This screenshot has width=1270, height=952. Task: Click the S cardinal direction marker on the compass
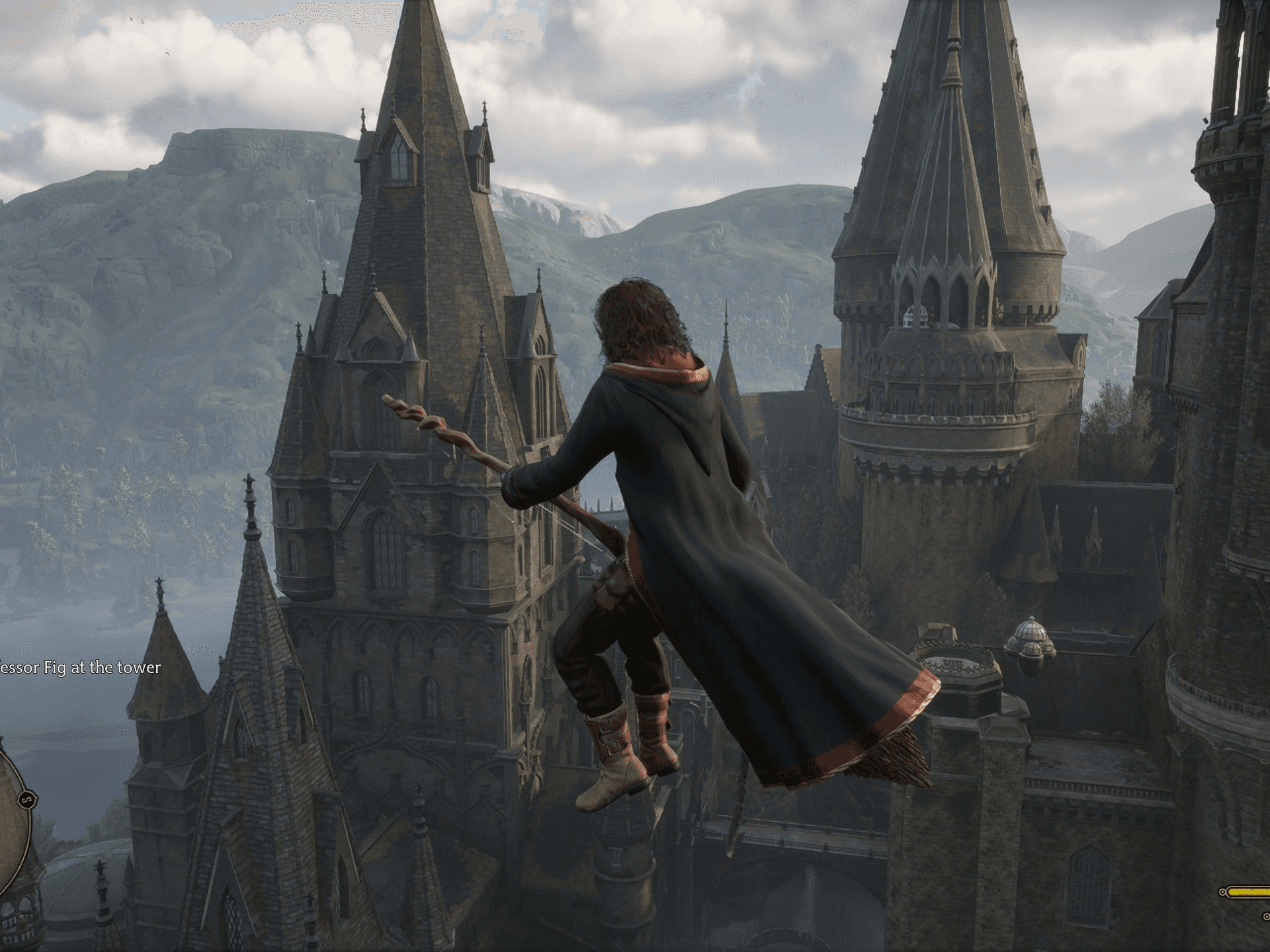click(26, 799)
